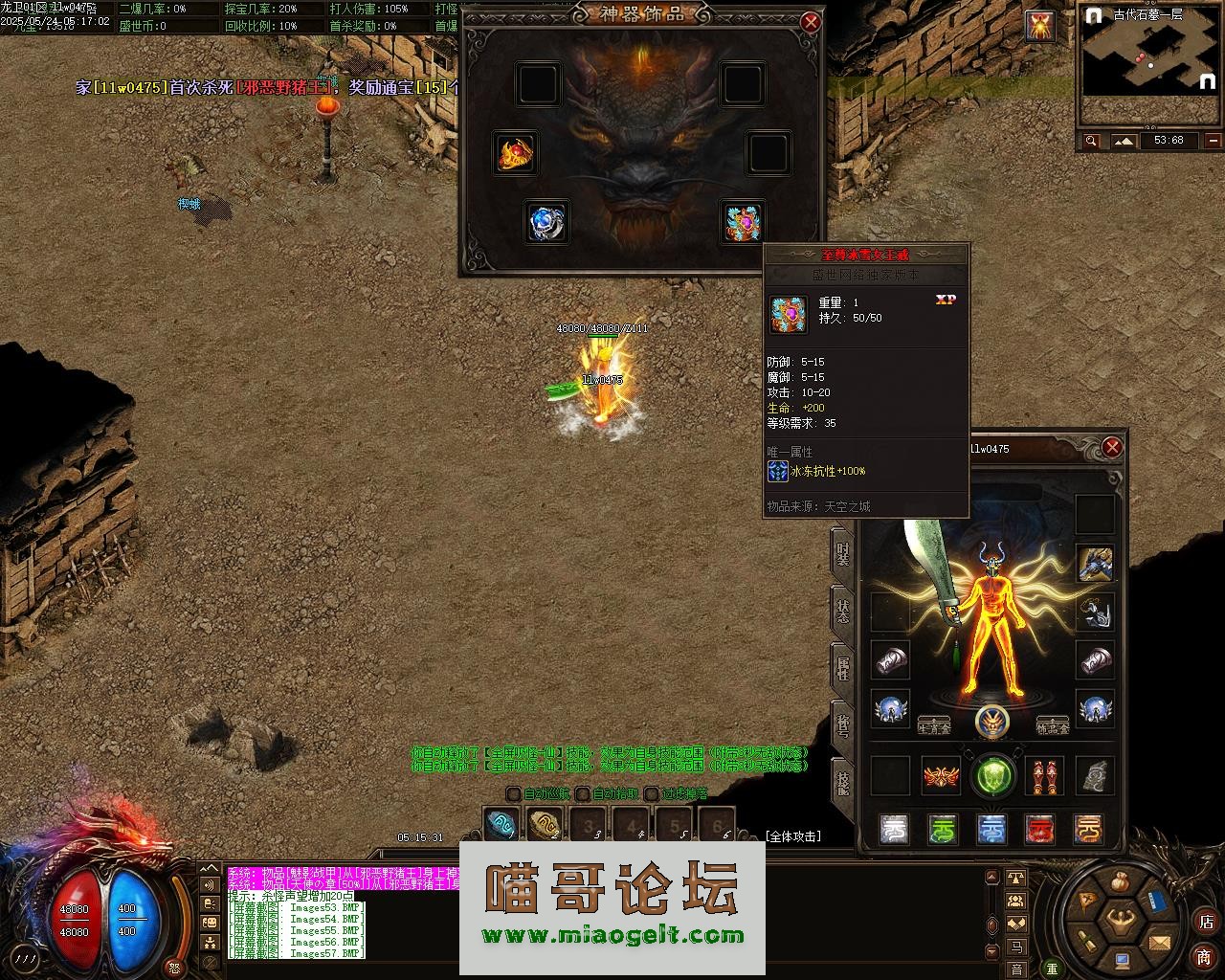1225x980 pixels.
Task: Select the green shield medallion slot
Action: [x=992, y=776]
